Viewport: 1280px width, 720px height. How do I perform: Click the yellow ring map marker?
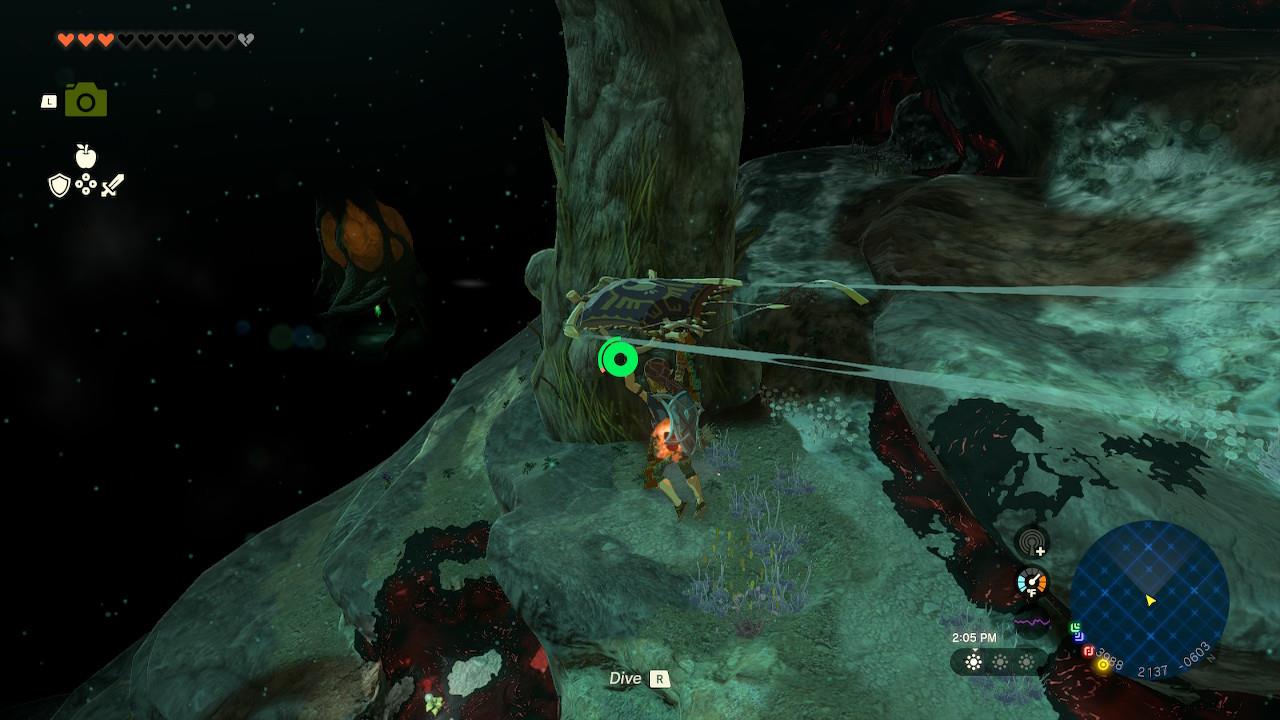click(x=1103, y=664)
